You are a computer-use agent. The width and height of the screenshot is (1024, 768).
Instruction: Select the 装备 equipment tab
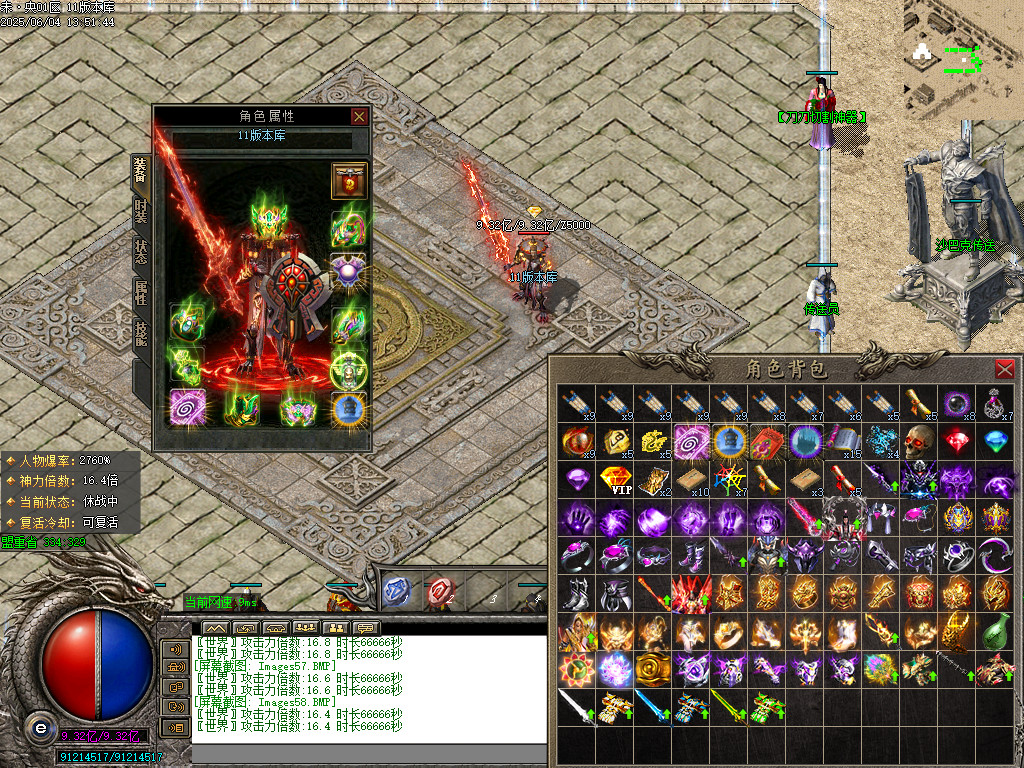pos(141,171)
